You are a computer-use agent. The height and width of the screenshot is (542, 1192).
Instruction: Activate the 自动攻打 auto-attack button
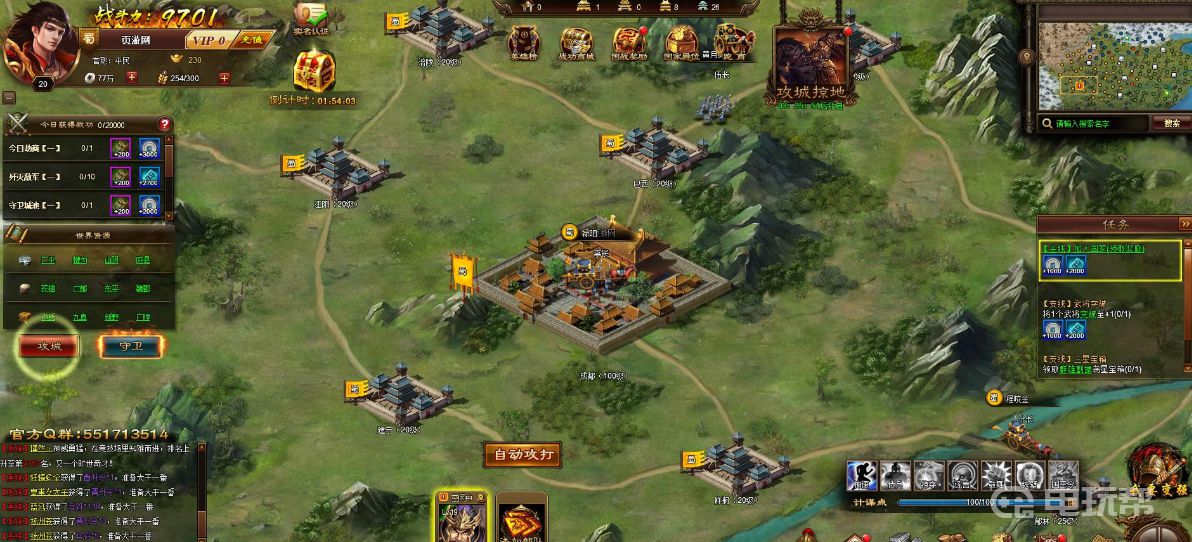pyautogui.click(x=522, y=455)
